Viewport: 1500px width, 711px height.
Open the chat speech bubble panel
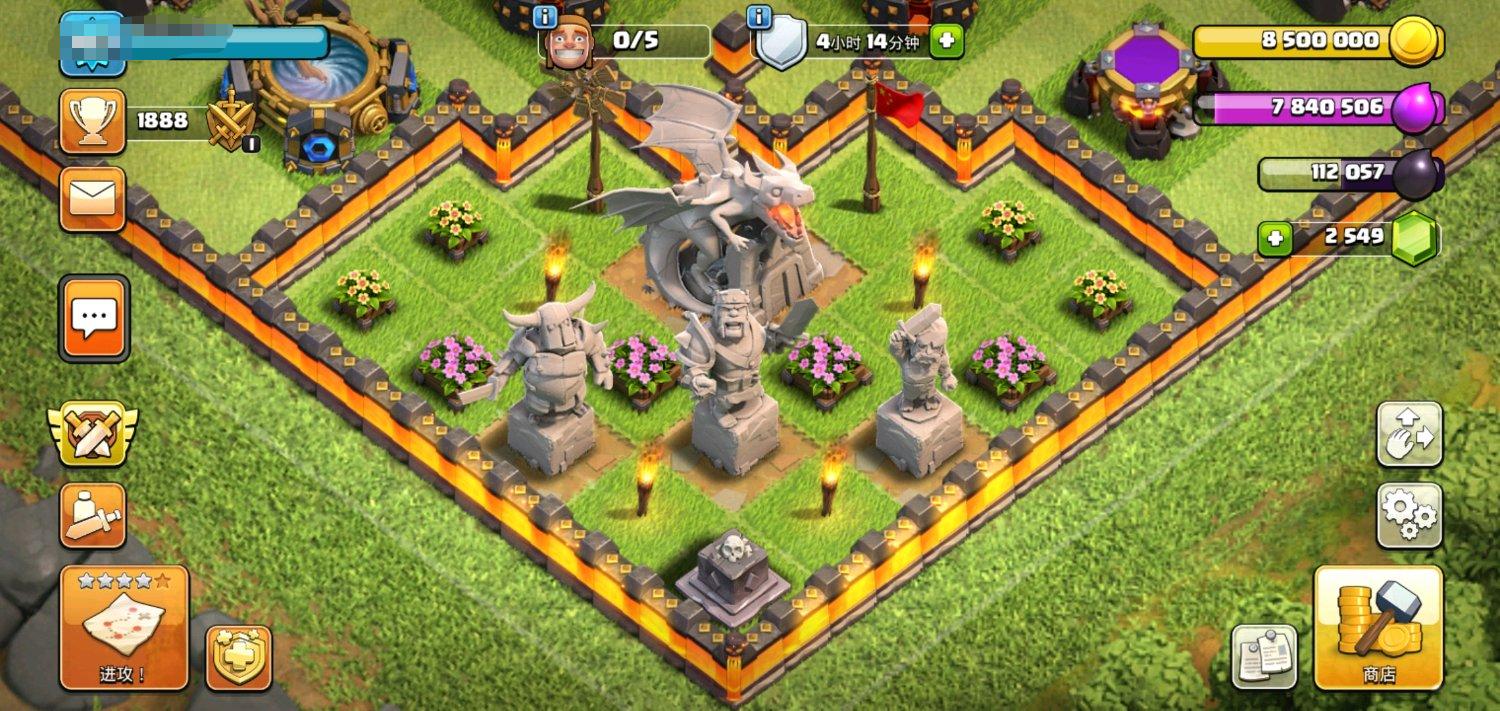click(94, 319)
